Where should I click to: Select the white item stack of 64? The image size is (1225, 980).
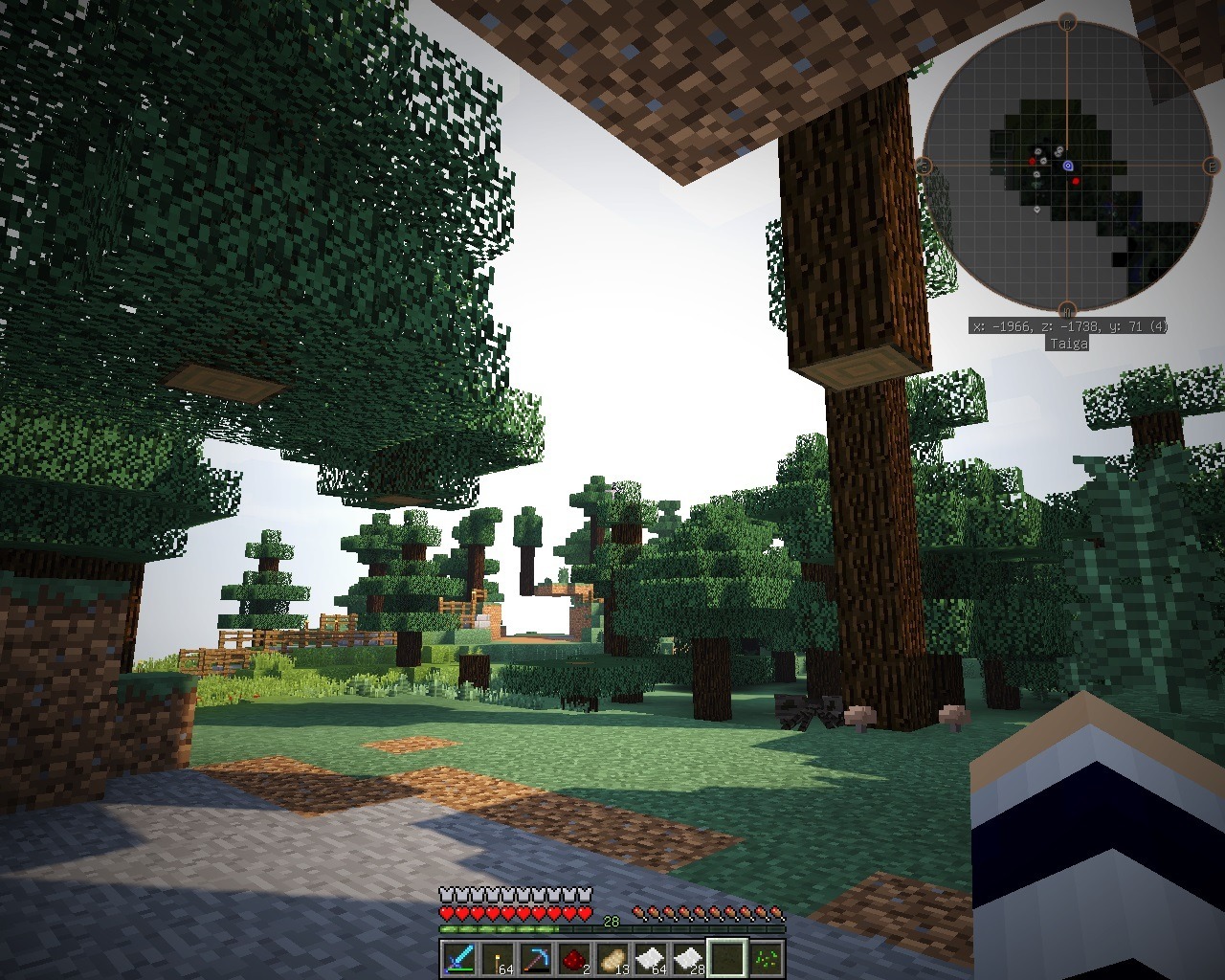(x=649, y=958)
